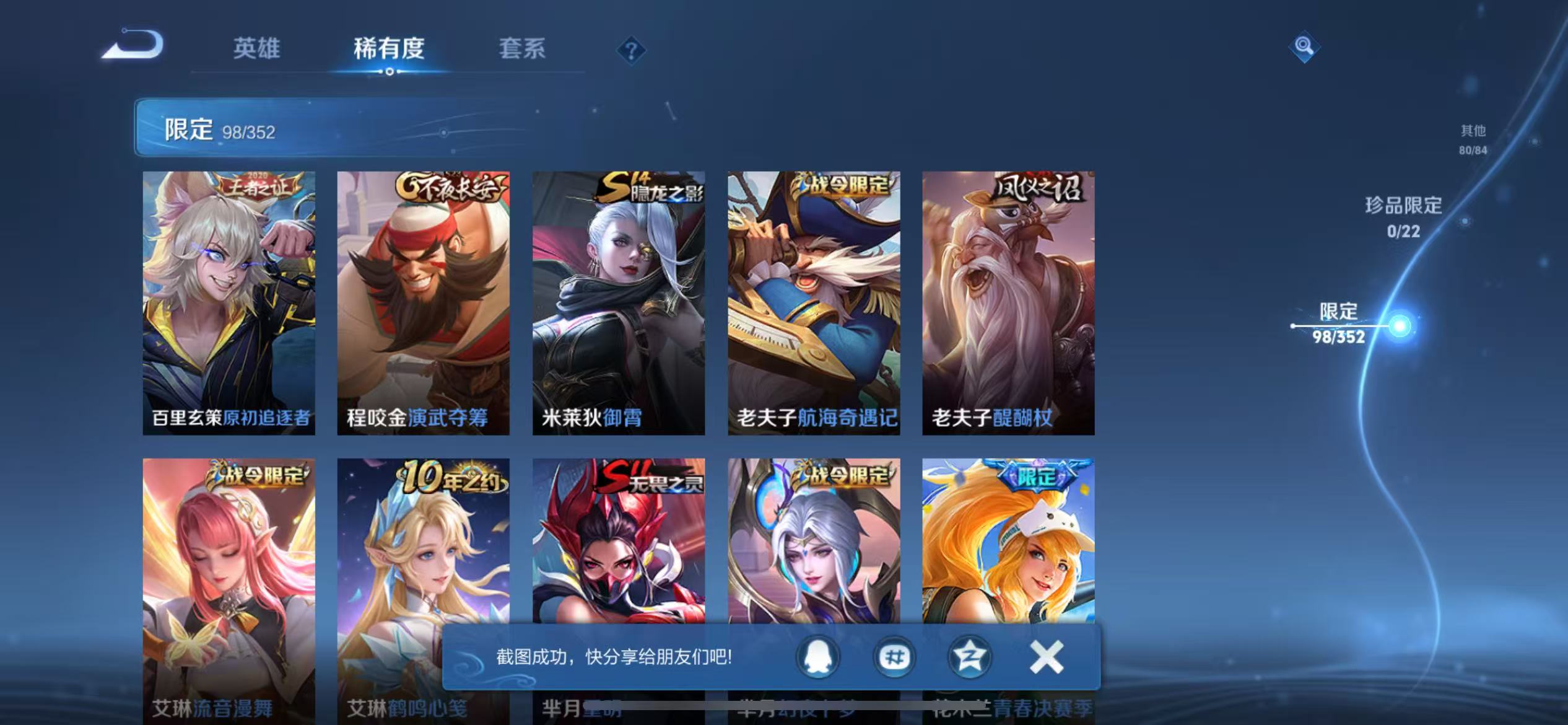Share the screenshot via the QQ penguin icon
Viewport: 1568px width, 725px height.
(817, 659)
